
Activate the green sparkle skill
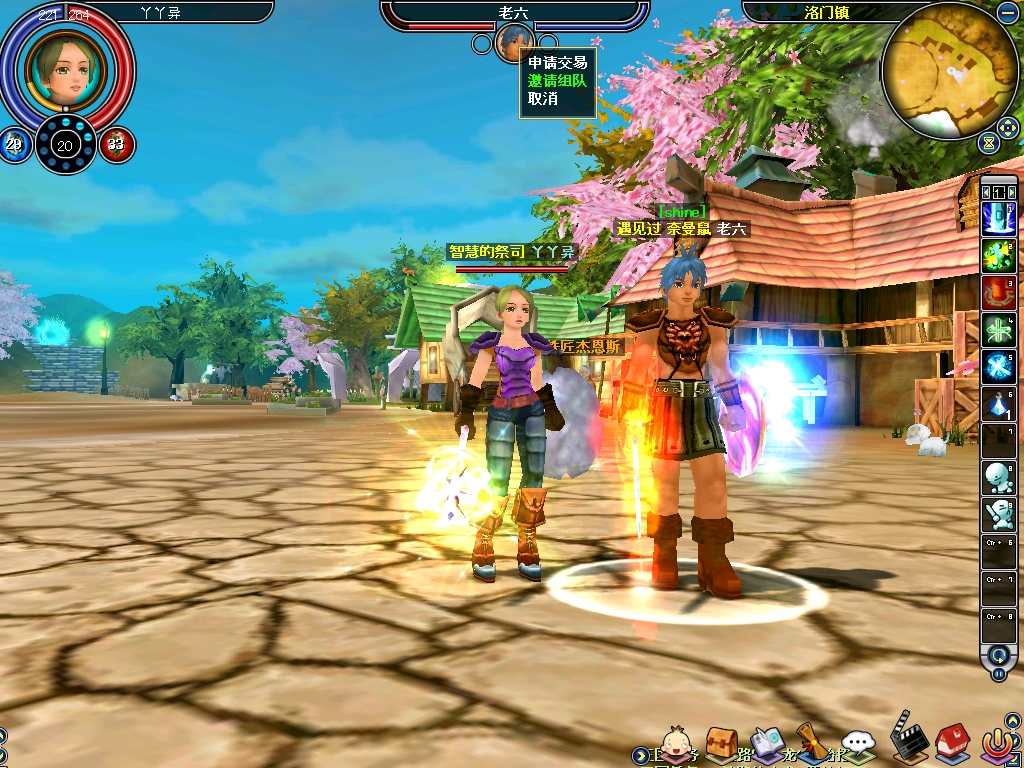999,256
